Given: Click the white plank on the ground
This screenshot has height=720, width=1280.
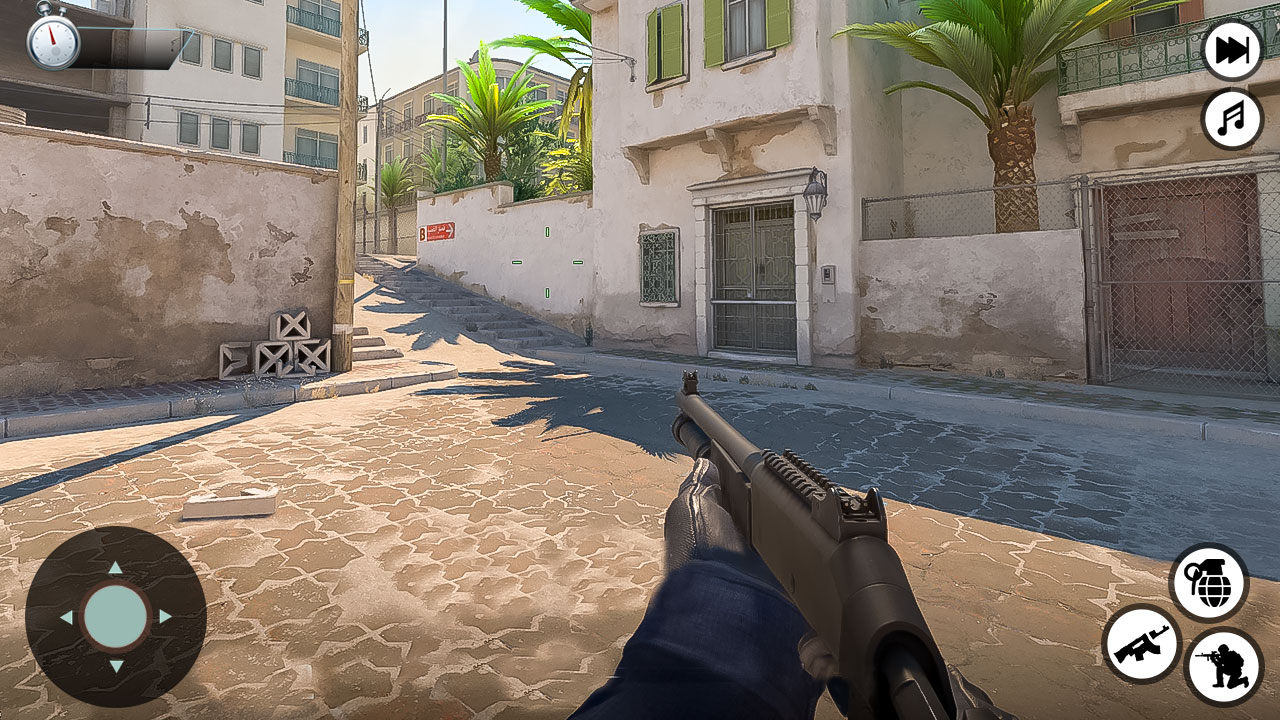Looking at the screenshot, I should click(x=229, y=500).
